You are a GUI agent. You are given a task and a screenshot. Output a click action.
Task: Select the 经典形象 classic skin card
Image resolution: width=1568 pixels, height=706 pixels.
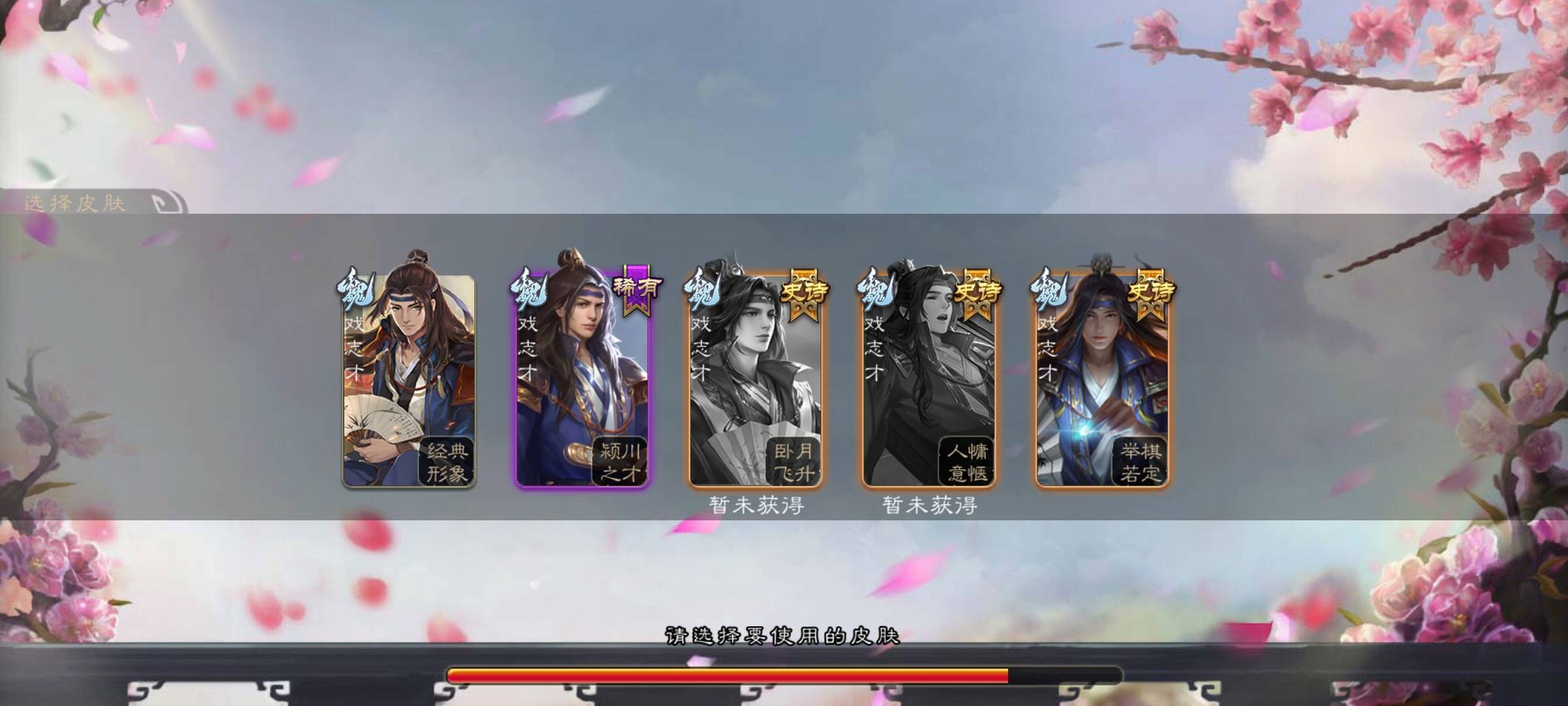pyautogui.click(x=409, y=379)
